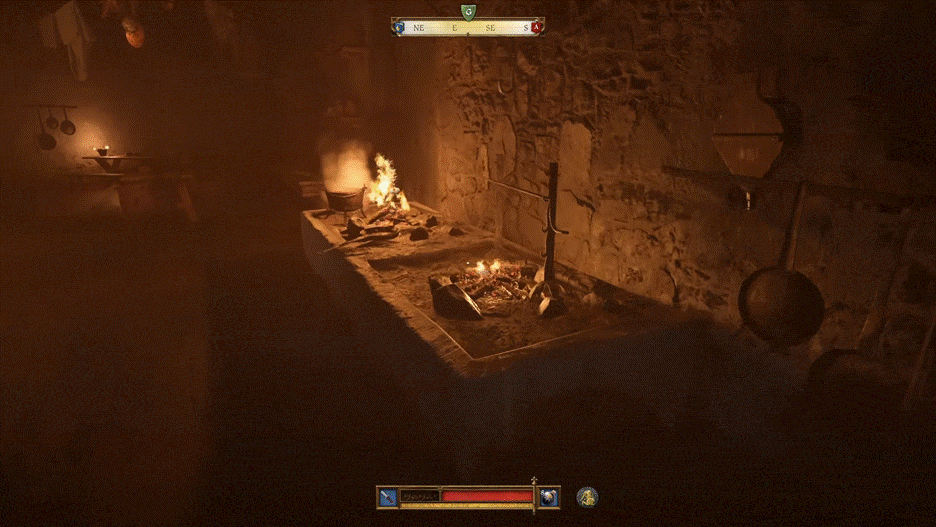Image resolution: width=936 pixels, height=527 pixels.
Task: Click the blue orb slot beside the health bar
Action: tap(548, 496)
